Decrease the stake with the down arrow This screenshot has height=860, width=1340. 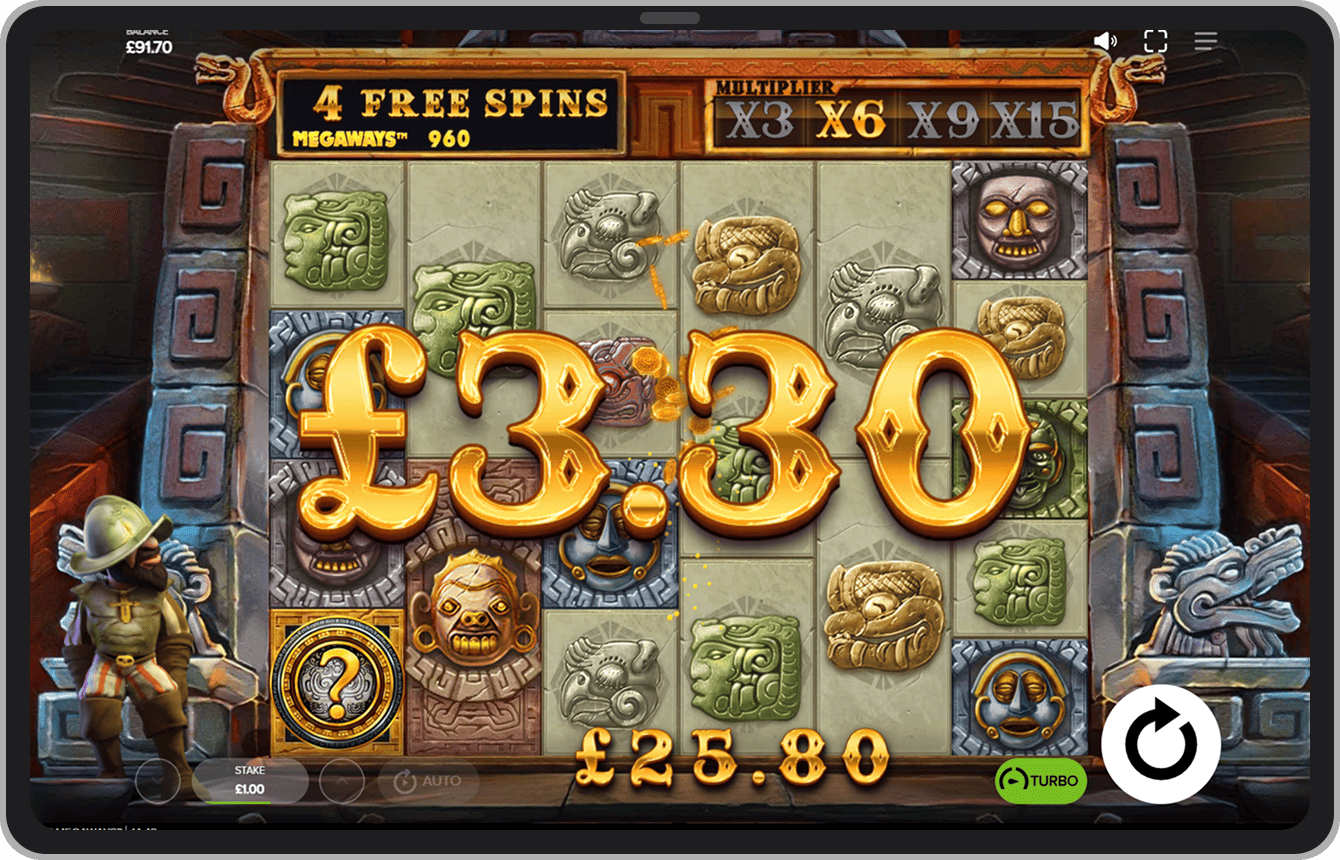(157, 781)
